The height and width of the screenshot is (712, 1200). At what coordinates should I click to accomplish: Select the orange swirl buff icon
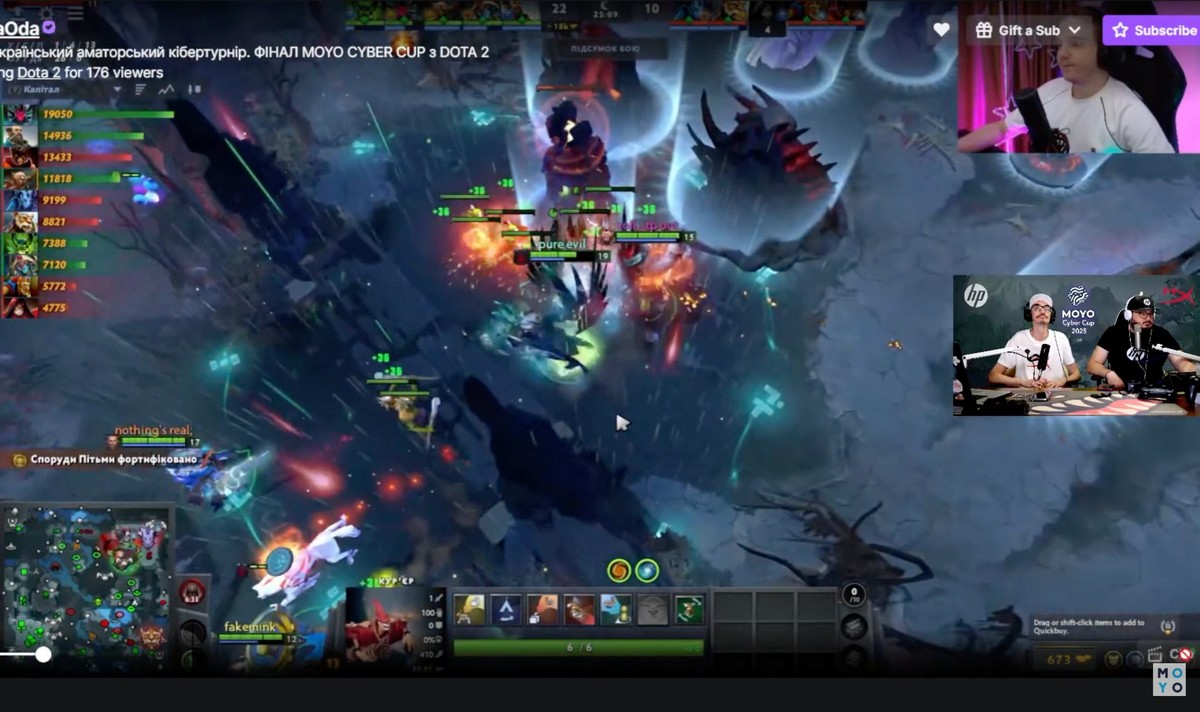619,570
